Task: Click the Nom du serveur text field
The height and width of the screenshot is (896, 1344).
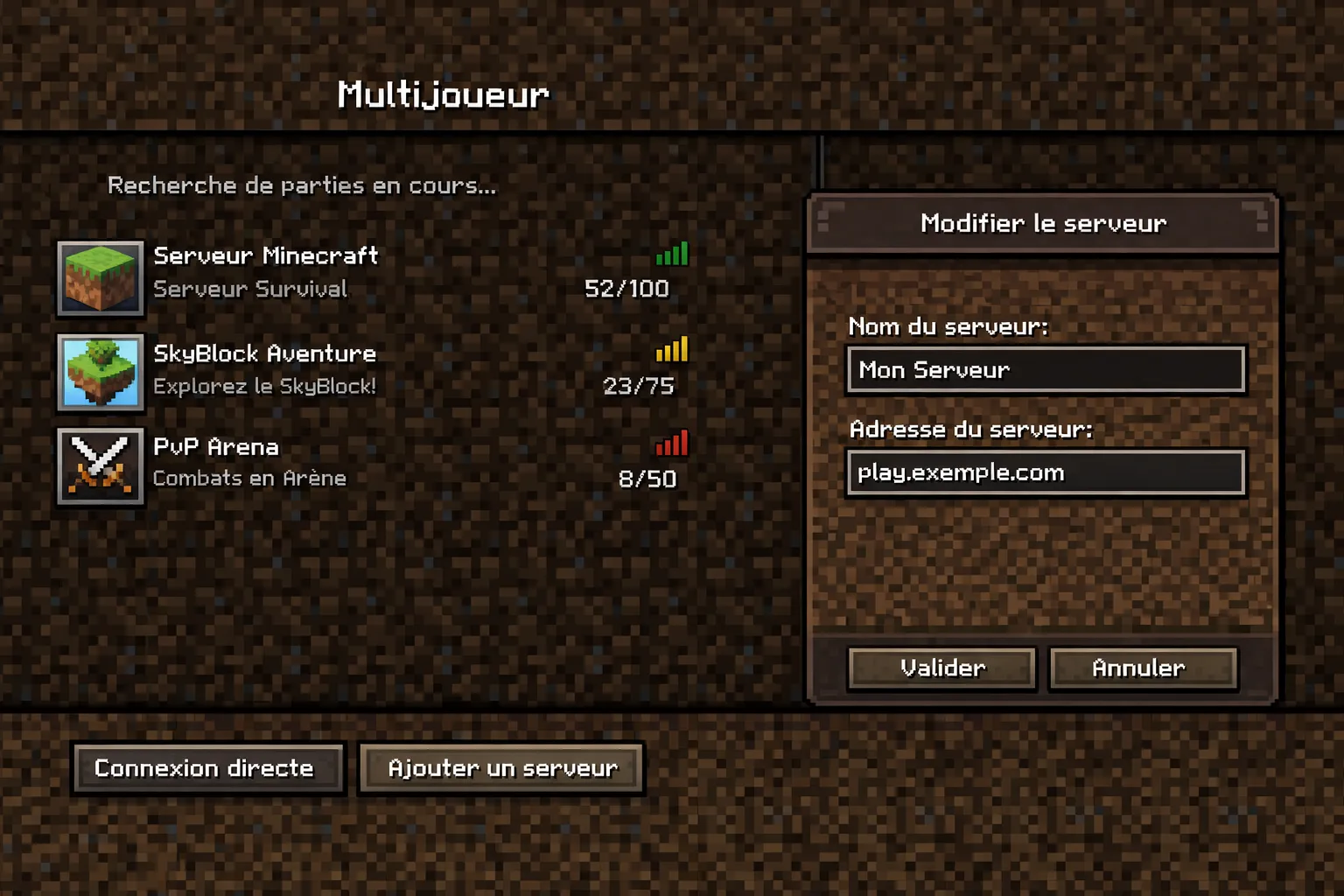Action: (x=1045, y=370)
